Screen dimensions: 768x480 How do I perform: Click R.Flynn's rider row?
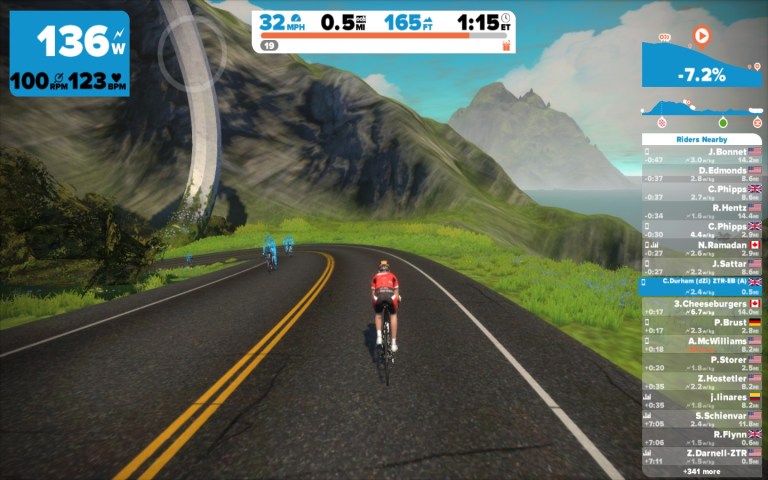pyautogui.click(x=702, y=438)
